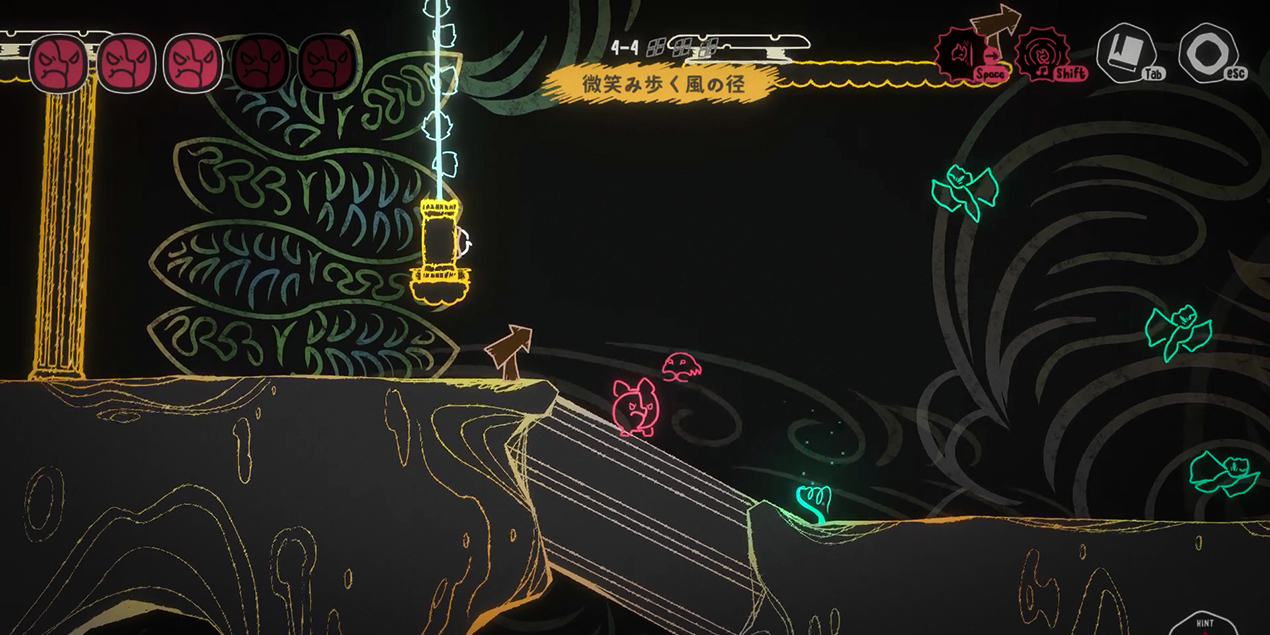Image resolution: width=1270 pixels, height=635 pixels.
Task: Activate the red dash ability icon
Action: (x=963, y=52)
